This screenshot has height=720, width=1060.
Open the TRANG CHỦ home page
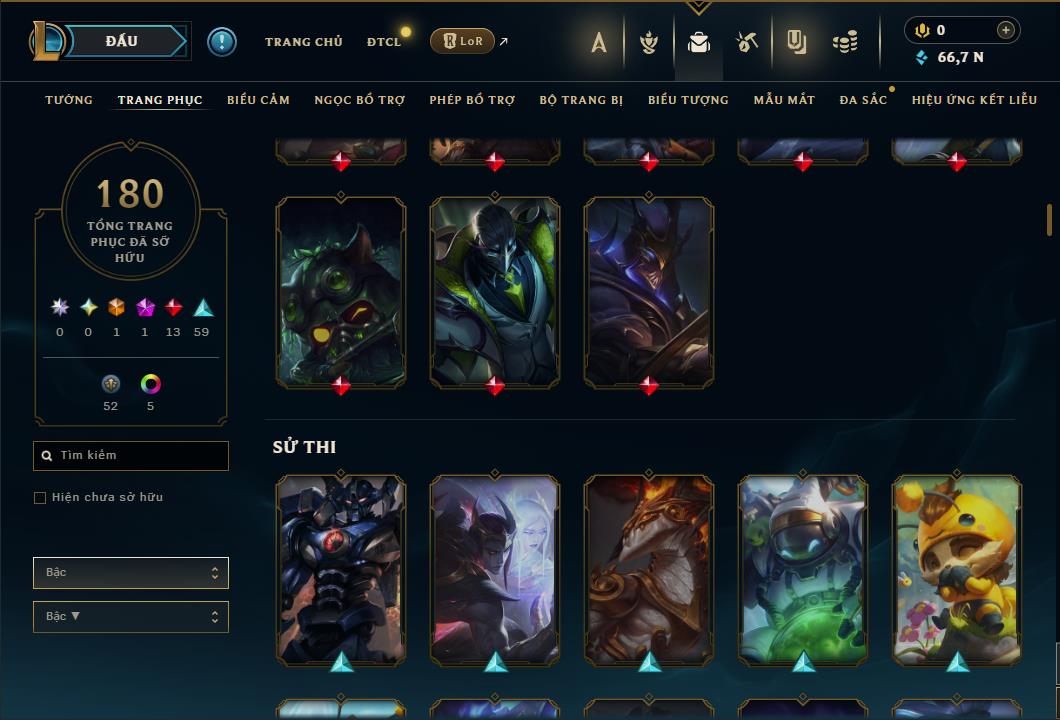(303, 42)
